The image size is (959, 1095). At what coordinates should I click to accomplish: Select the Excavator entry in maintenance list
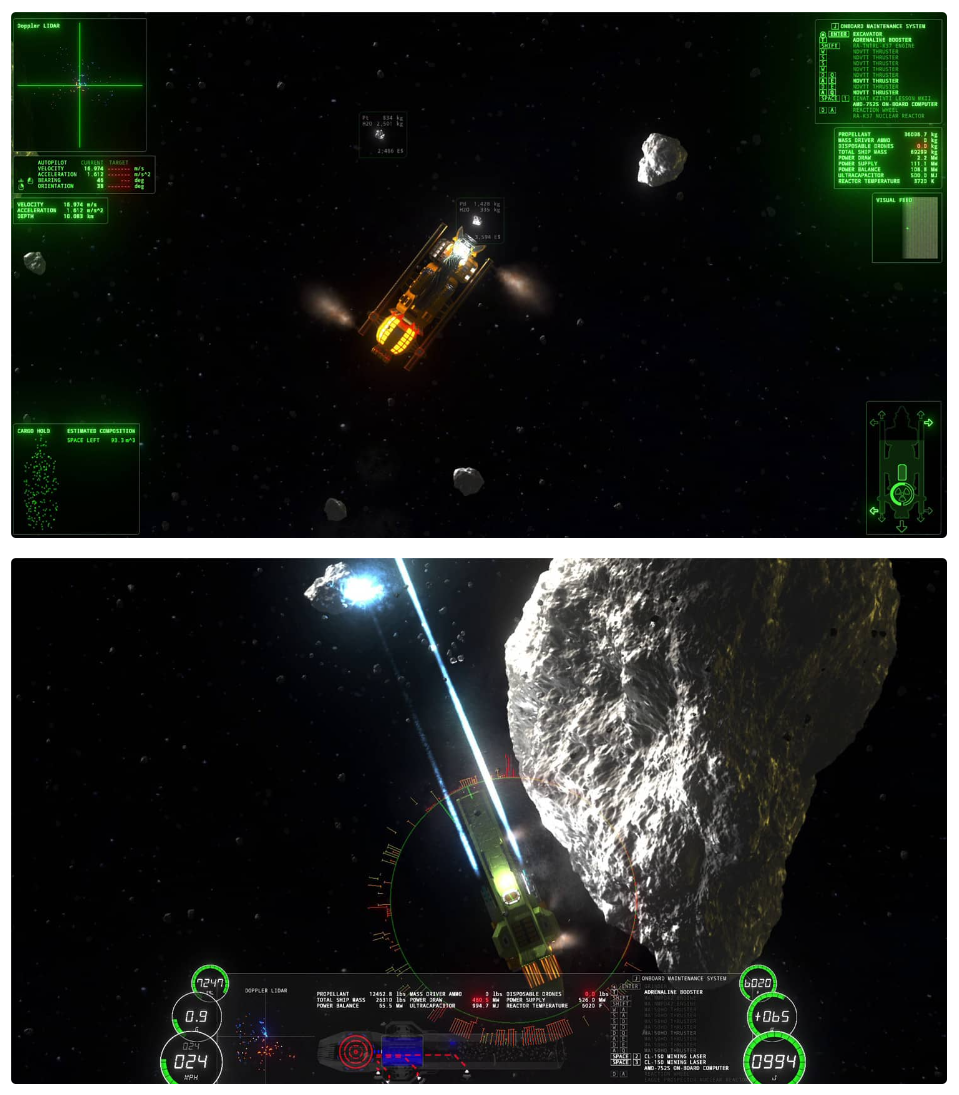pyautogui.click(x=868, y=34)
